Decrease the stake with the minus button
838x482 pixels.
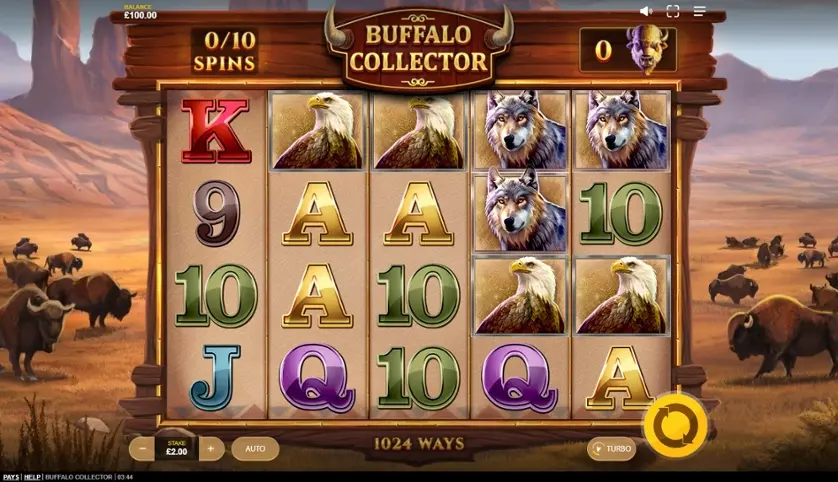pyautogui.click(x=144, y=449)
